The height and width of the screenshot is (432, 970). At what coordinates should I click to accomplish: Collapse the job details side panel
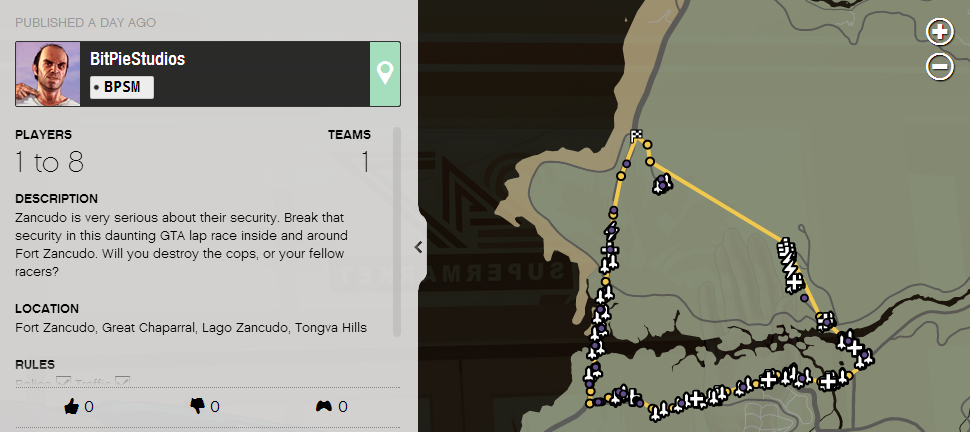pos(418,247)
